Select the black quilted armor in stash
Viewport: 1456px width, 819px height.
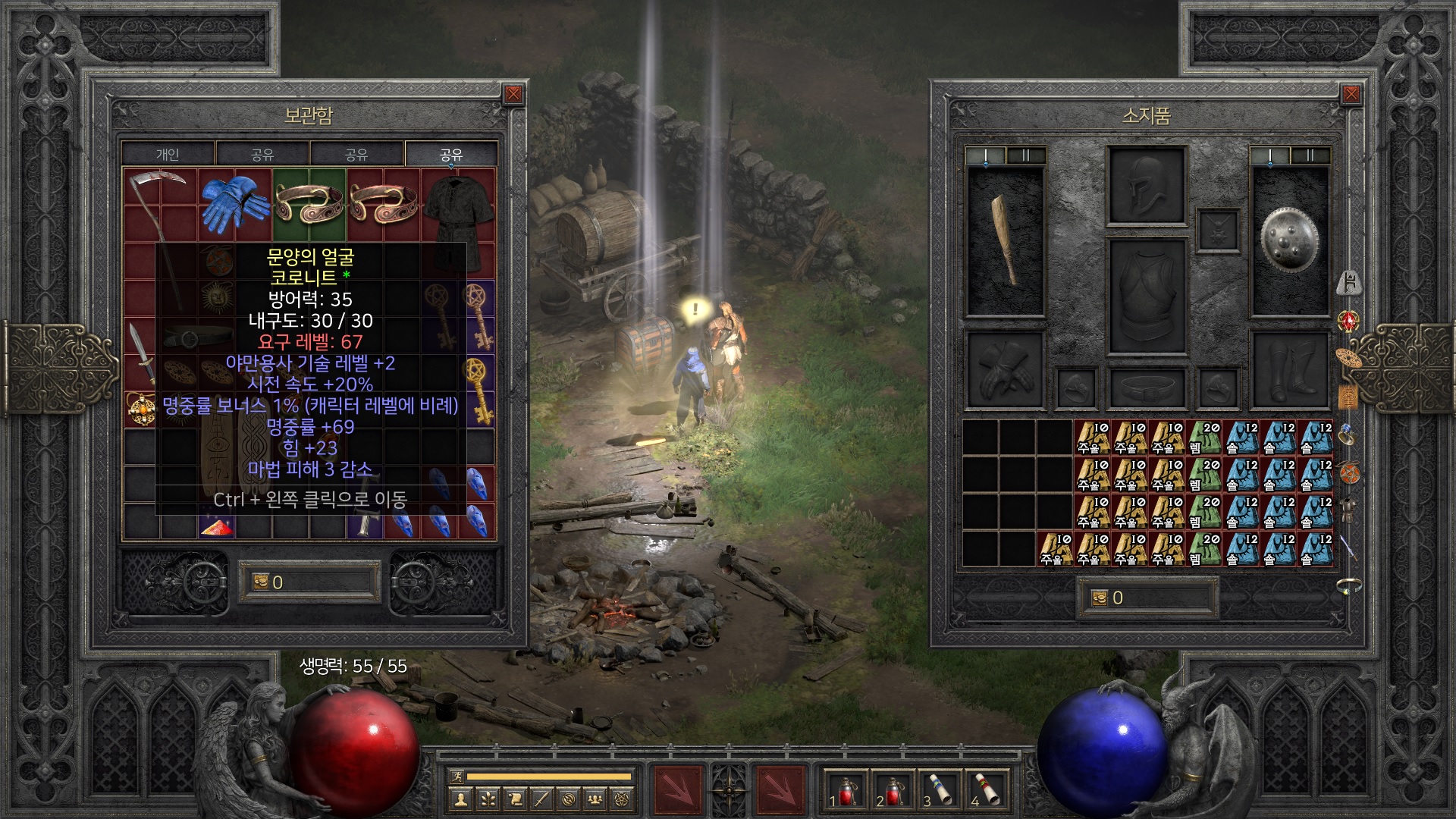tap(458, 220)
